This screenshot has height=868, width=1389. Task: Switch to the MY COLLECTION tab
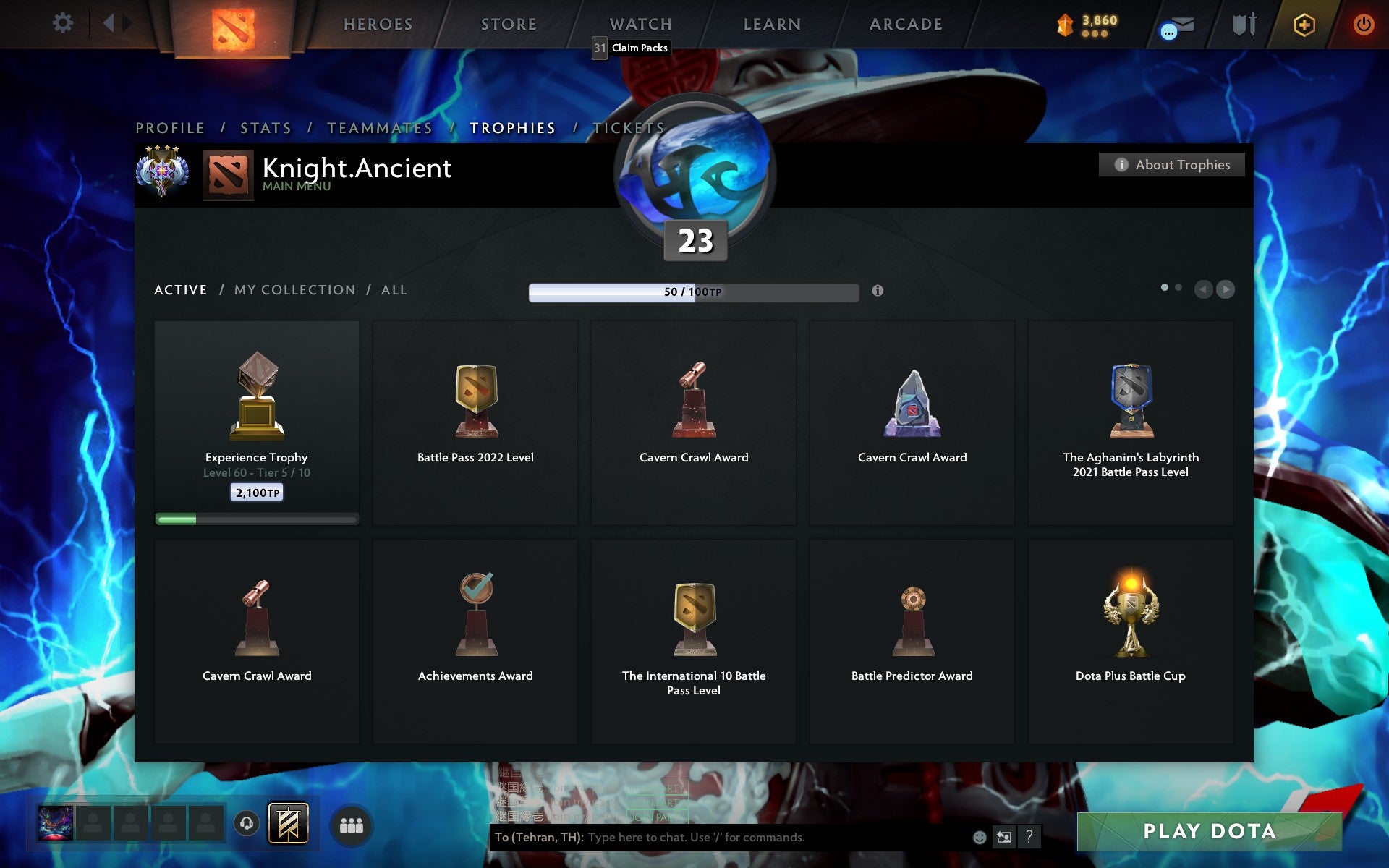293,289
